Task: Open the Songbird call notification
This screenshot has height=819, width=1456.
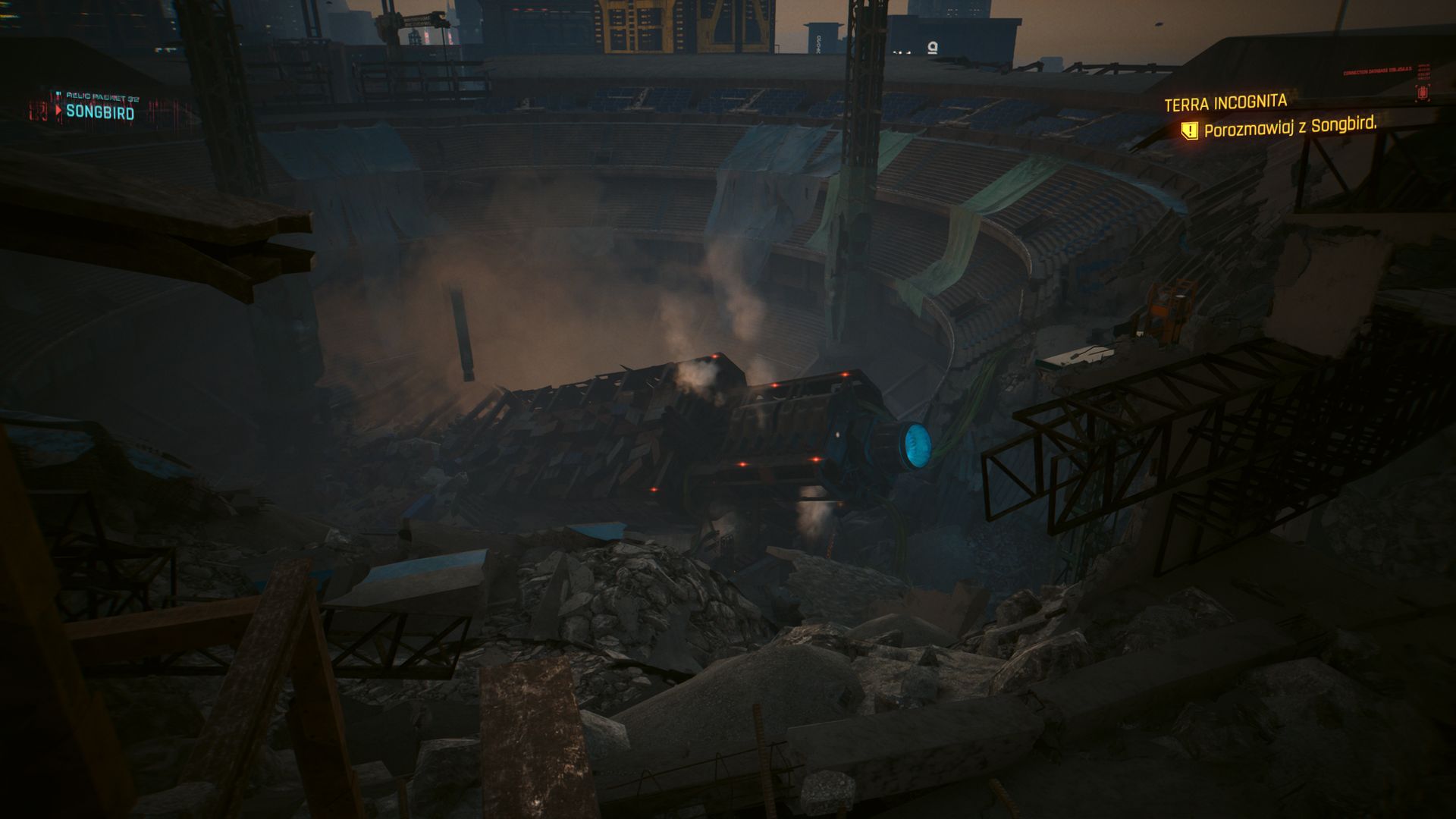Action: pos(99,112)
